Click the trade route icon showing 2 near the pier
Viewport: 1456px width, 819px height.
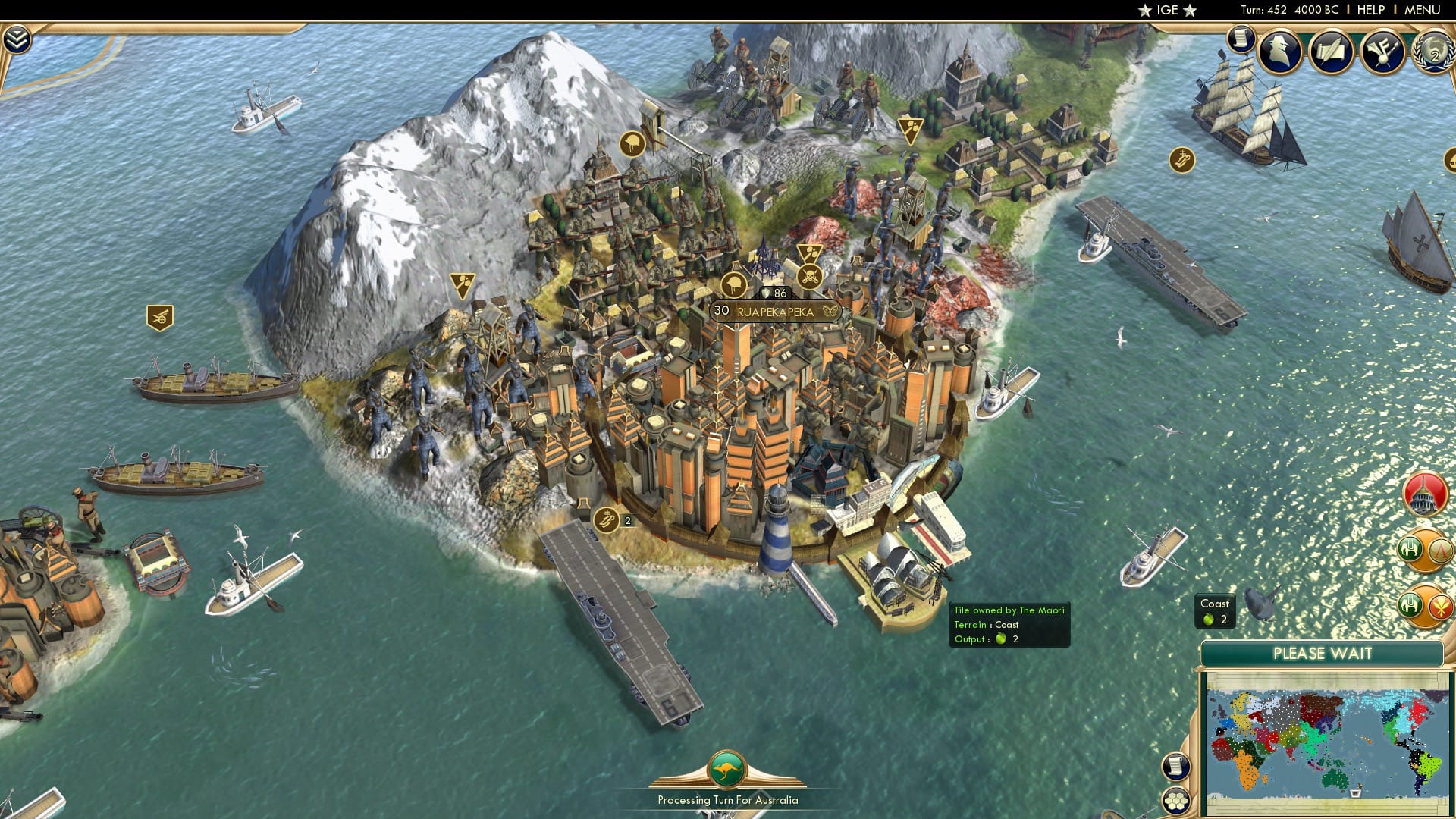click(607, 522)
